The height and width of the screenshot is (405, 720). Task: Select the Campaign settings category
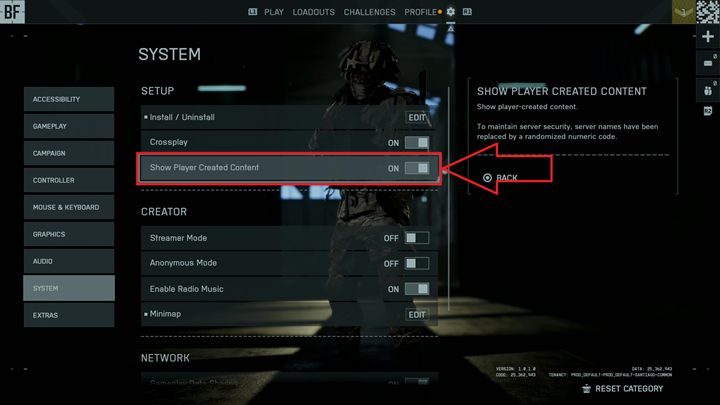coord(68,153)
